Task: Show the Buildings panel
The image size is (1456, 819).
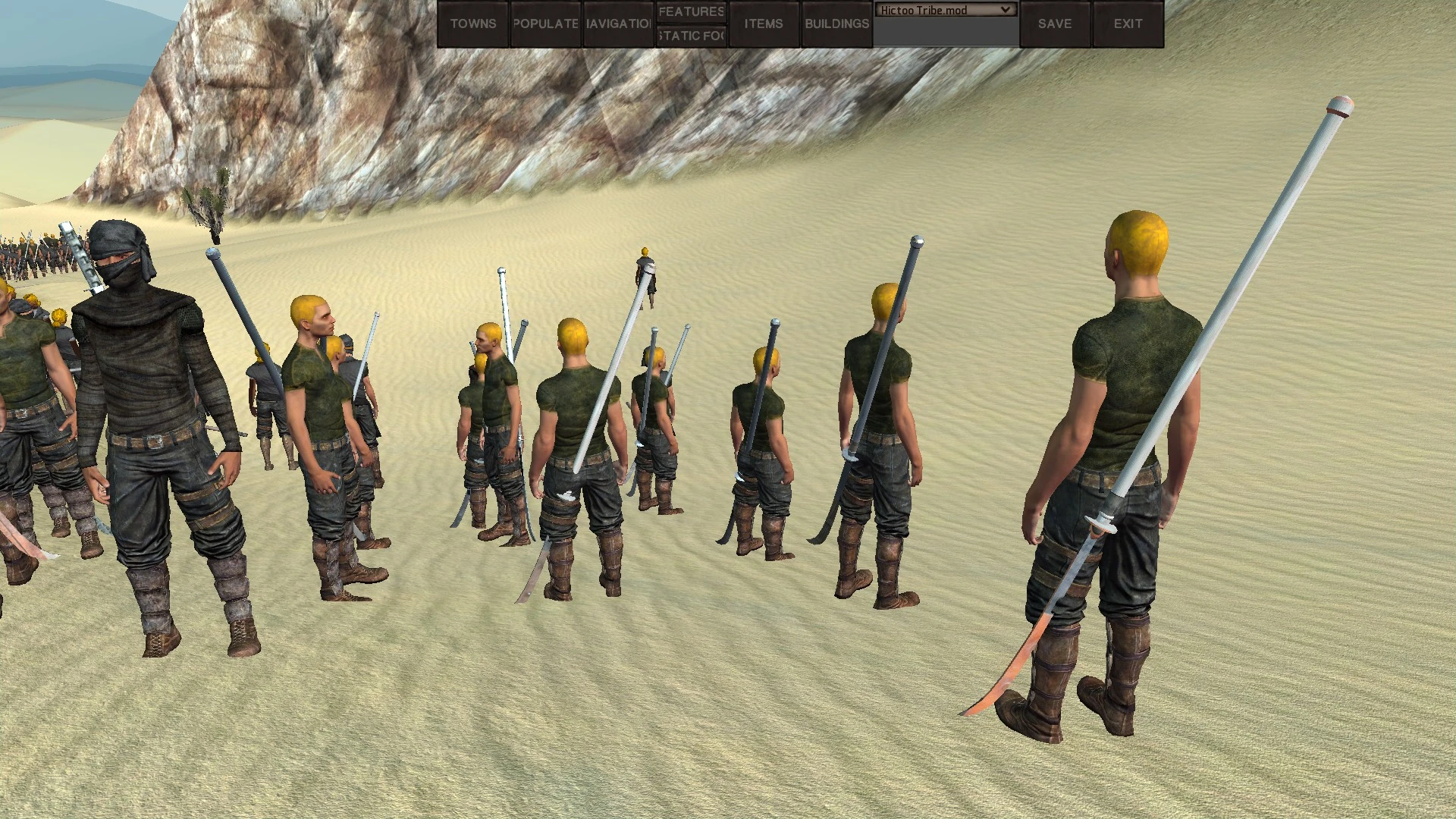Action: (836, 24)
